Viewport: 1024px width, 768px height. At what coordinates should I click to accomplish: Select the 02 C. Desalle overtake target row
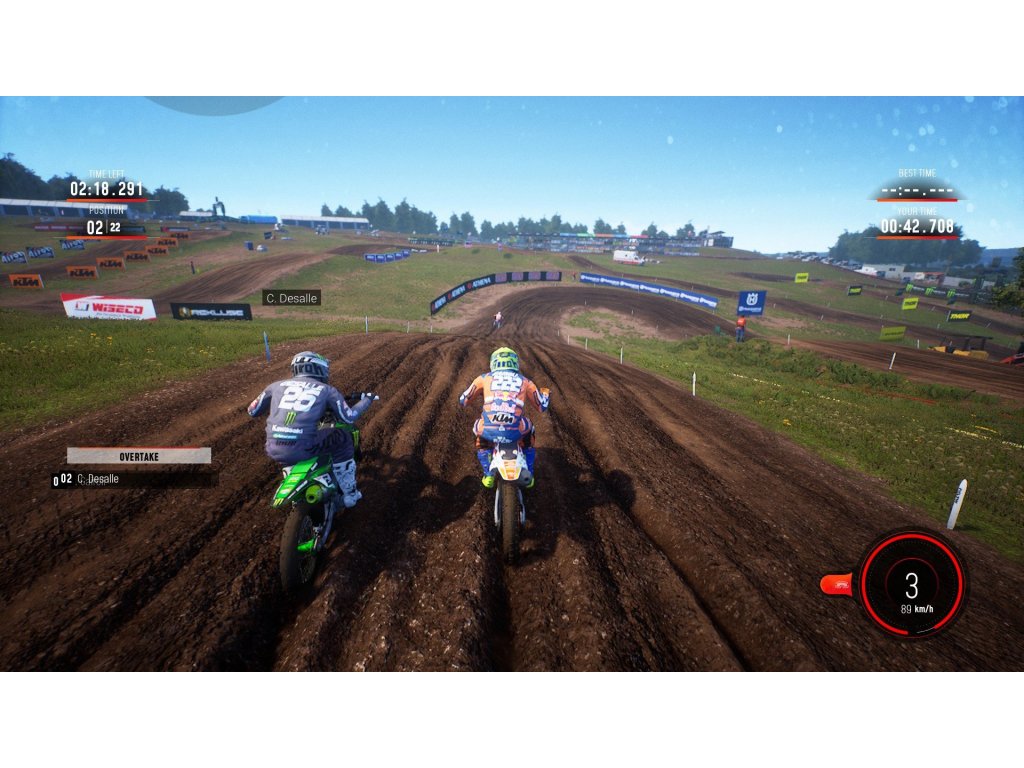pyautogui.click(x=135, y=479)
